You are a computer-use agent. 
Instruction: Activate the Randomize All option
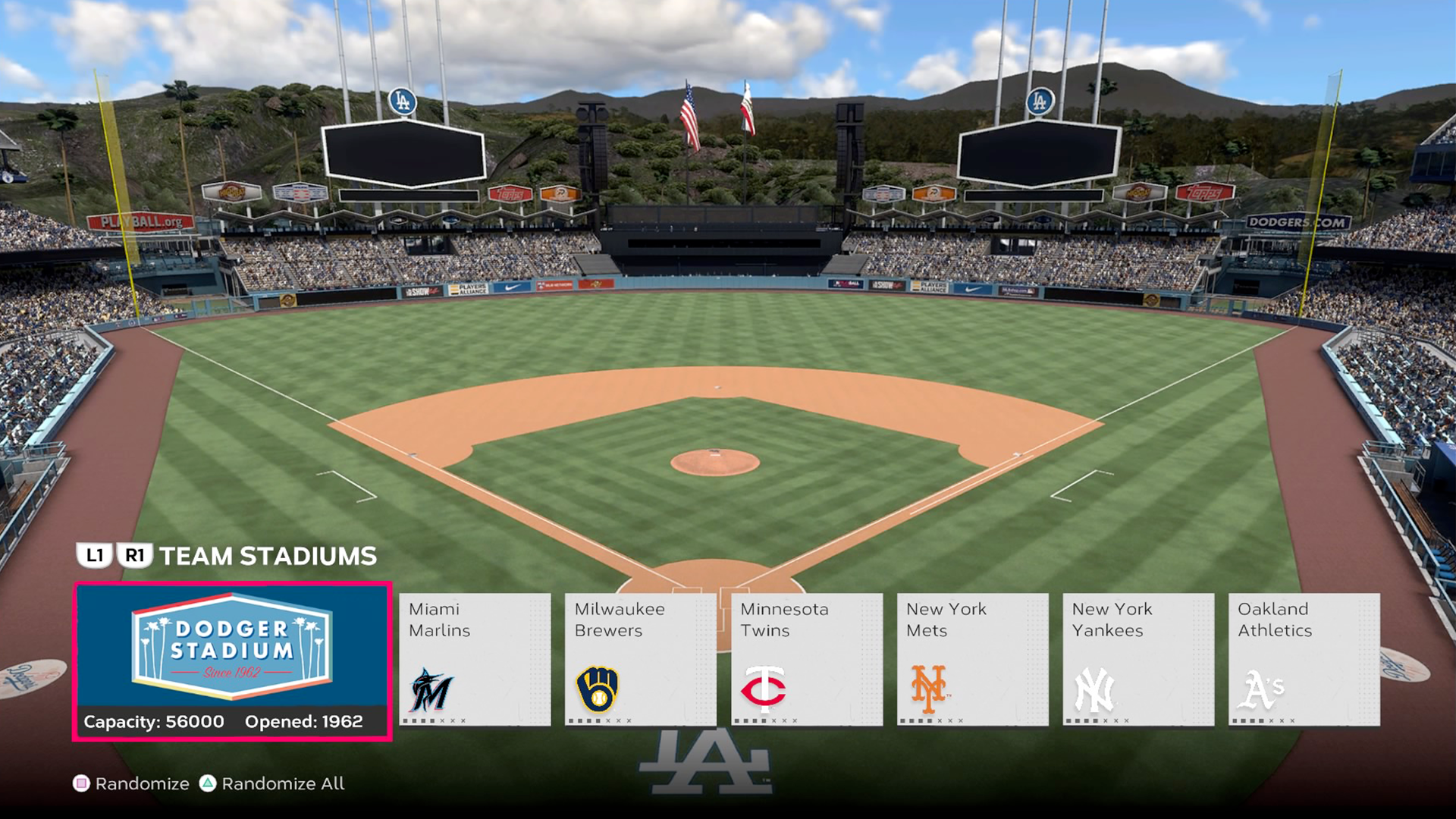(271, 783)
